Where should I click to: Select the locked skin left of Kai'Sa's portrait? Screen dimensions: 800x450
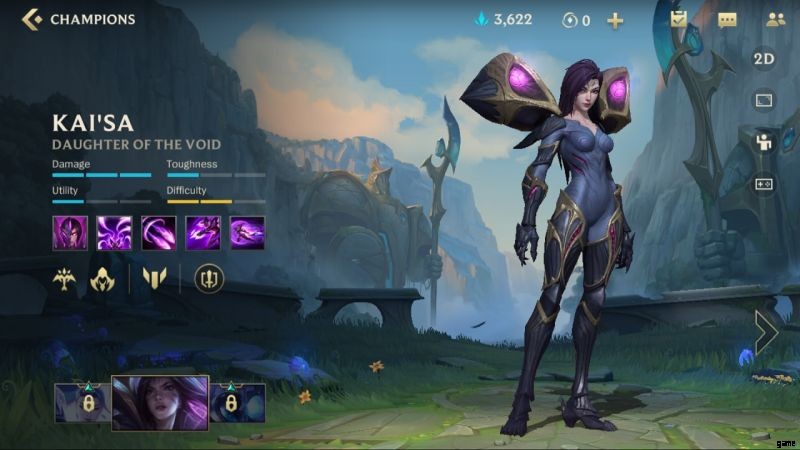pyautogui.click(x=81, y=403)
